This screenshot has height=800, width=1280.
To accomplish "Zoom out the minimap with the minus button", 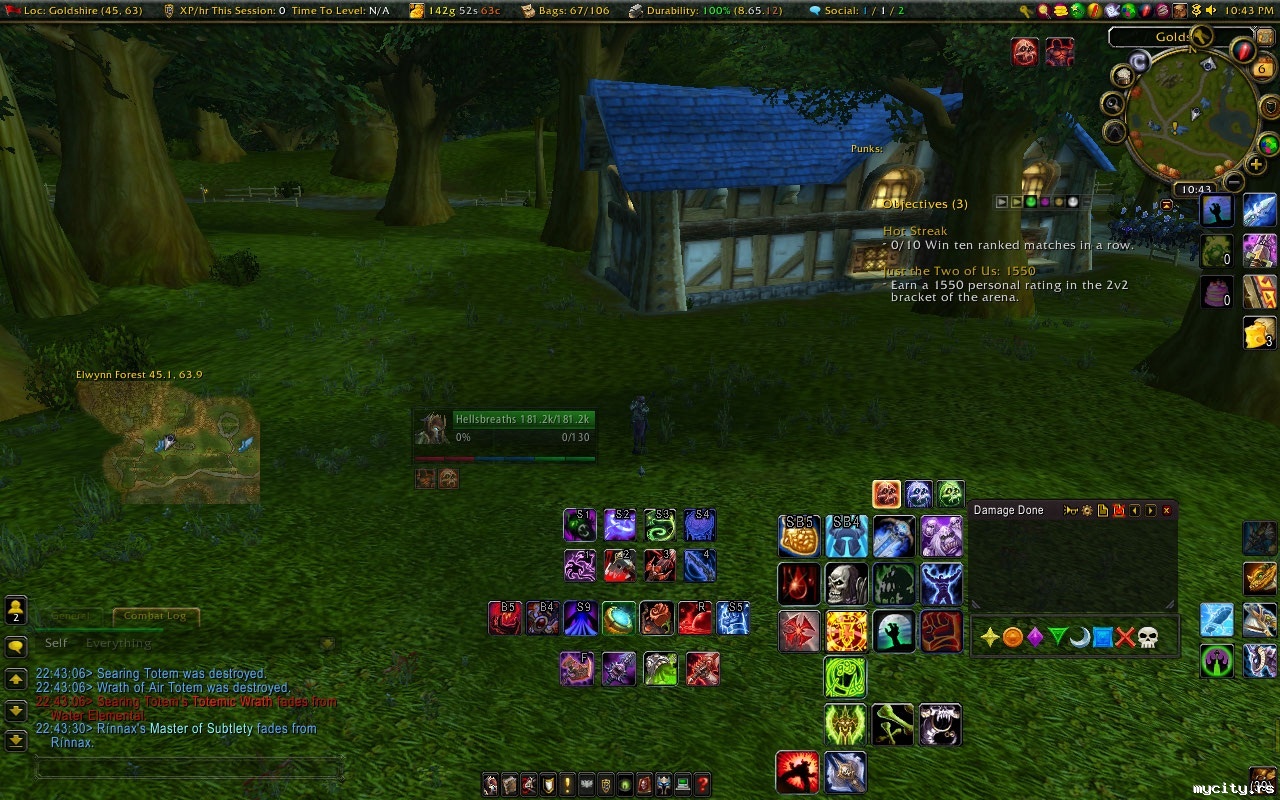I will pos(1234,182).
